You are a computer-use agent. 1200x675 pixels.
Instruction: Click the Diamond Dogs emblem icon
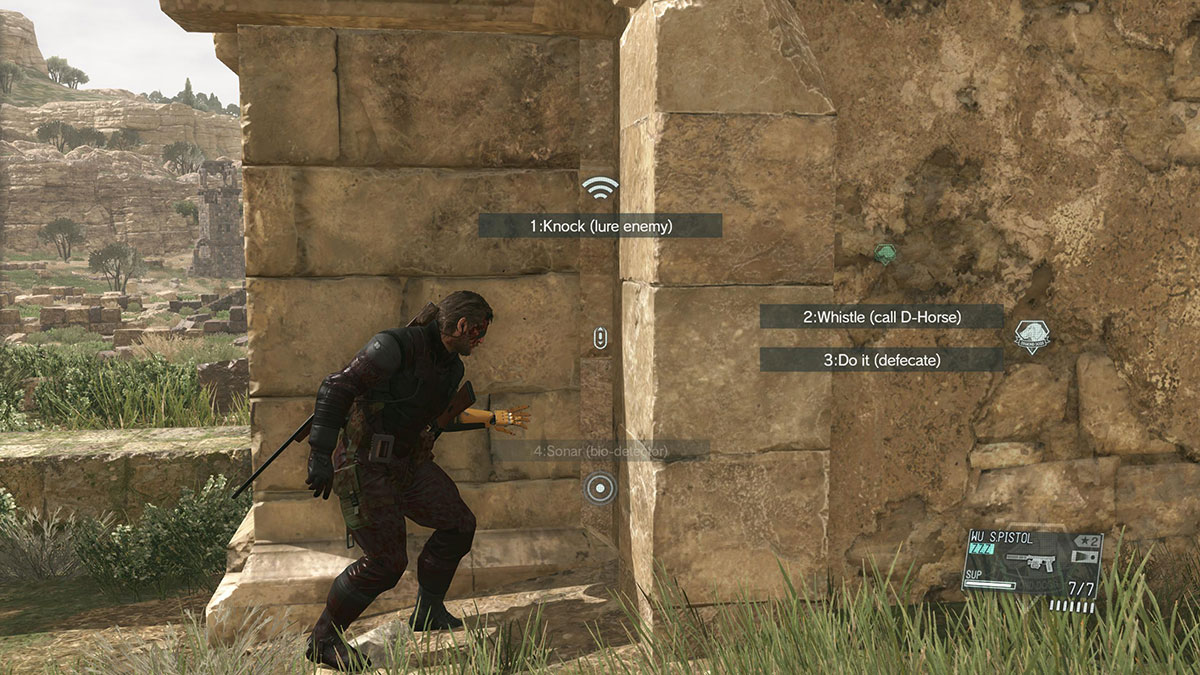click(x=1031, y=336)
